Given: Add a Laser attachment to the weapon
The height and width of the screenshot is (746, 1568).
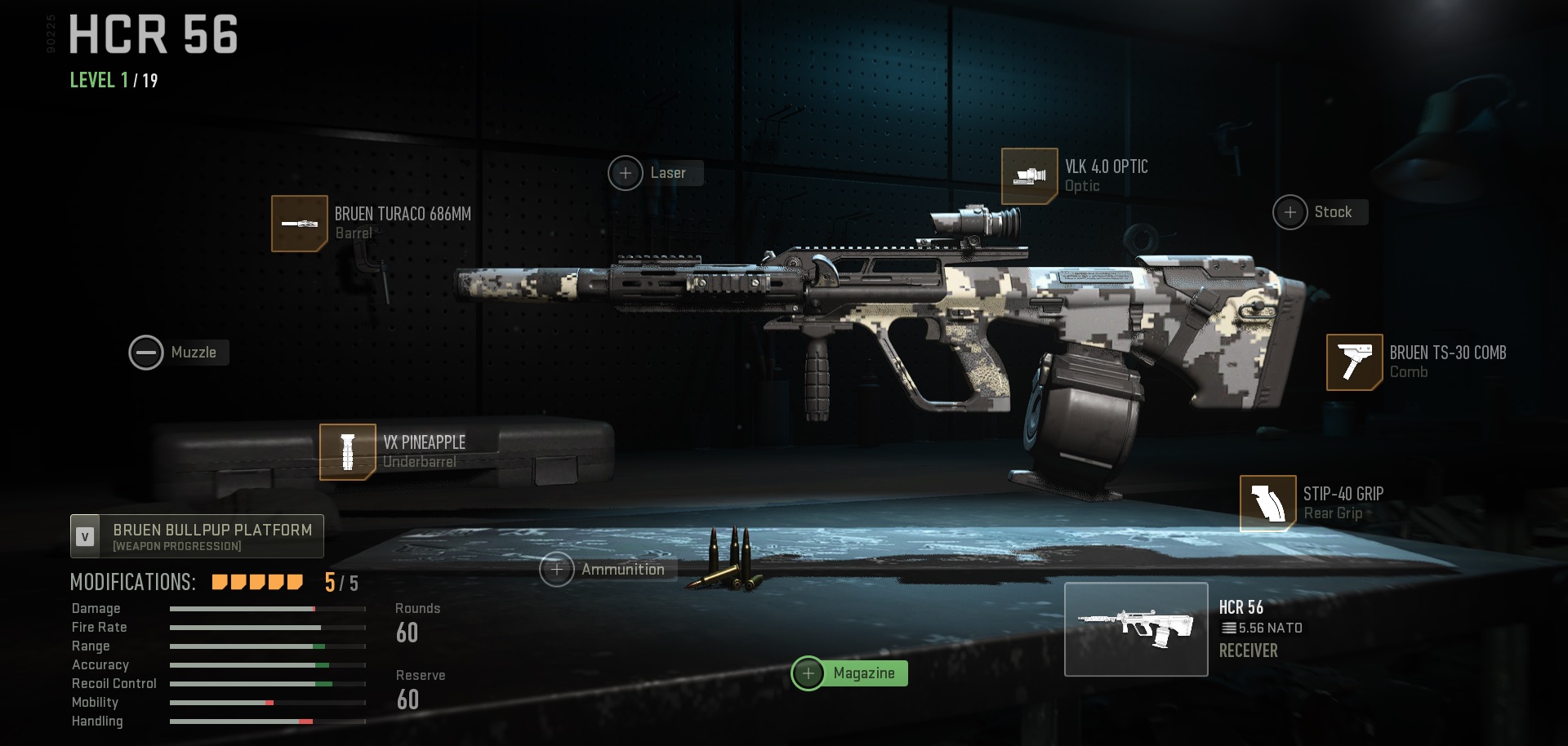Looking at the screenshot, I should pyautogui.click(x=626, y=173).
